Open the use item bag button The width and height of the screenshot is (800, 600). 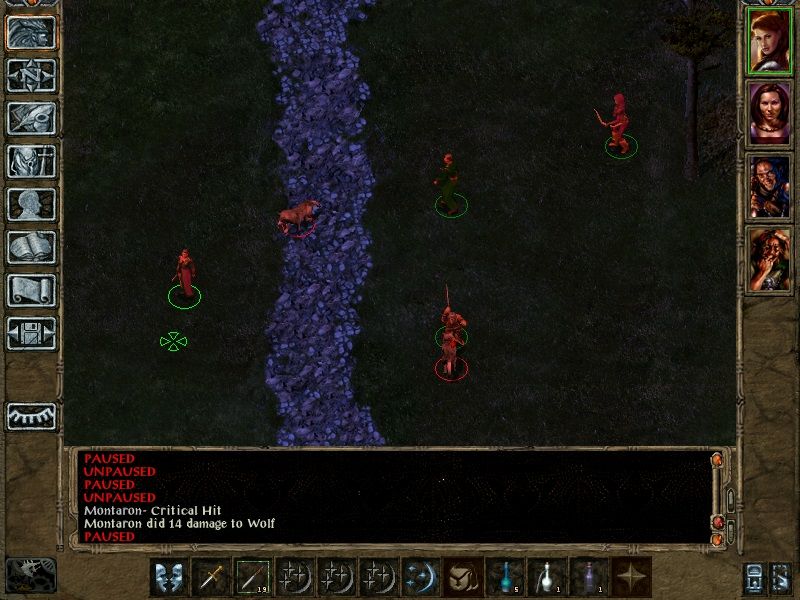(x=461, y=577)
